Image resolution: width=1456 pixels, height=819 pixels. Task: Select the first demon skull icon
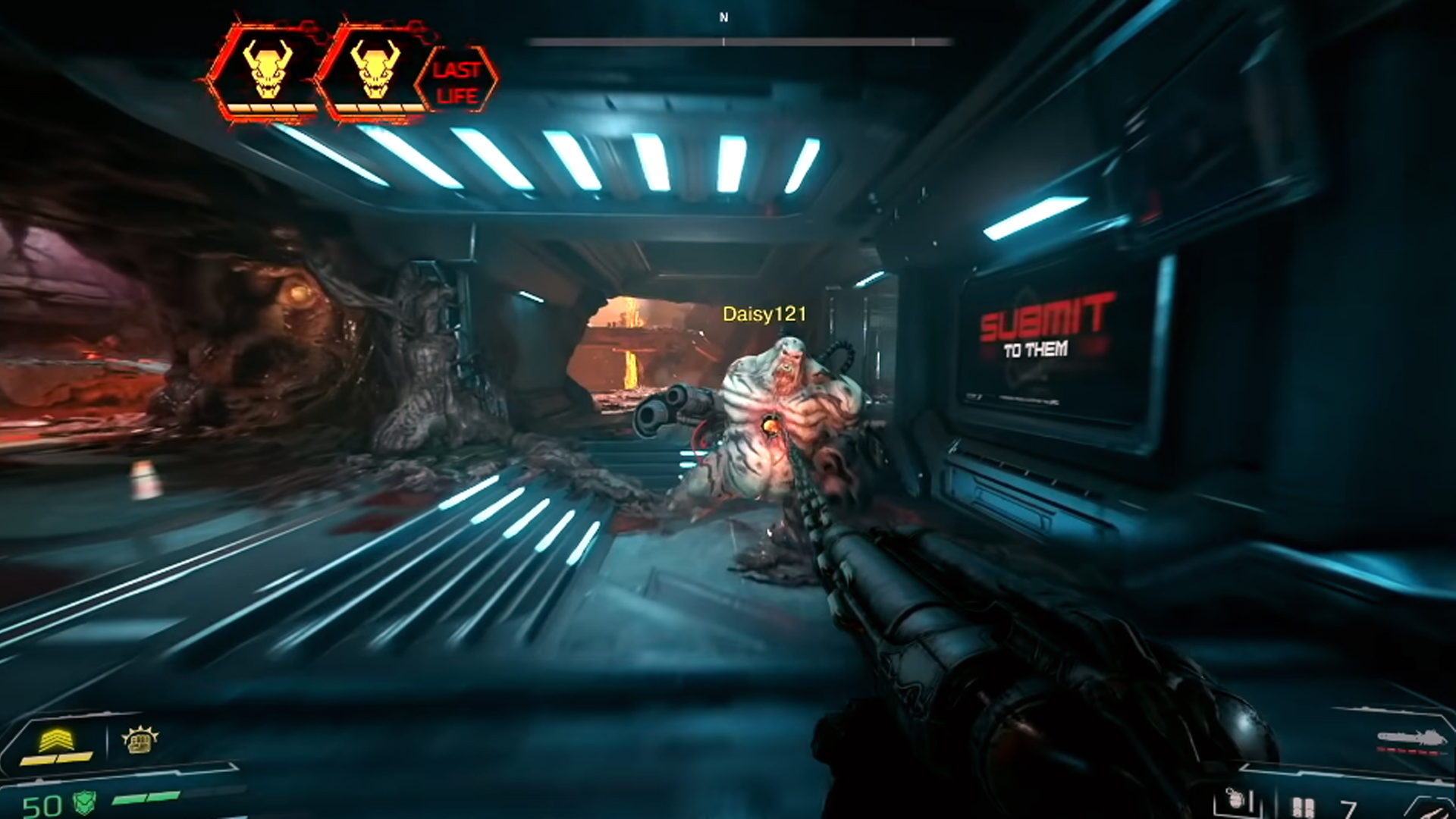coord(266,70)
